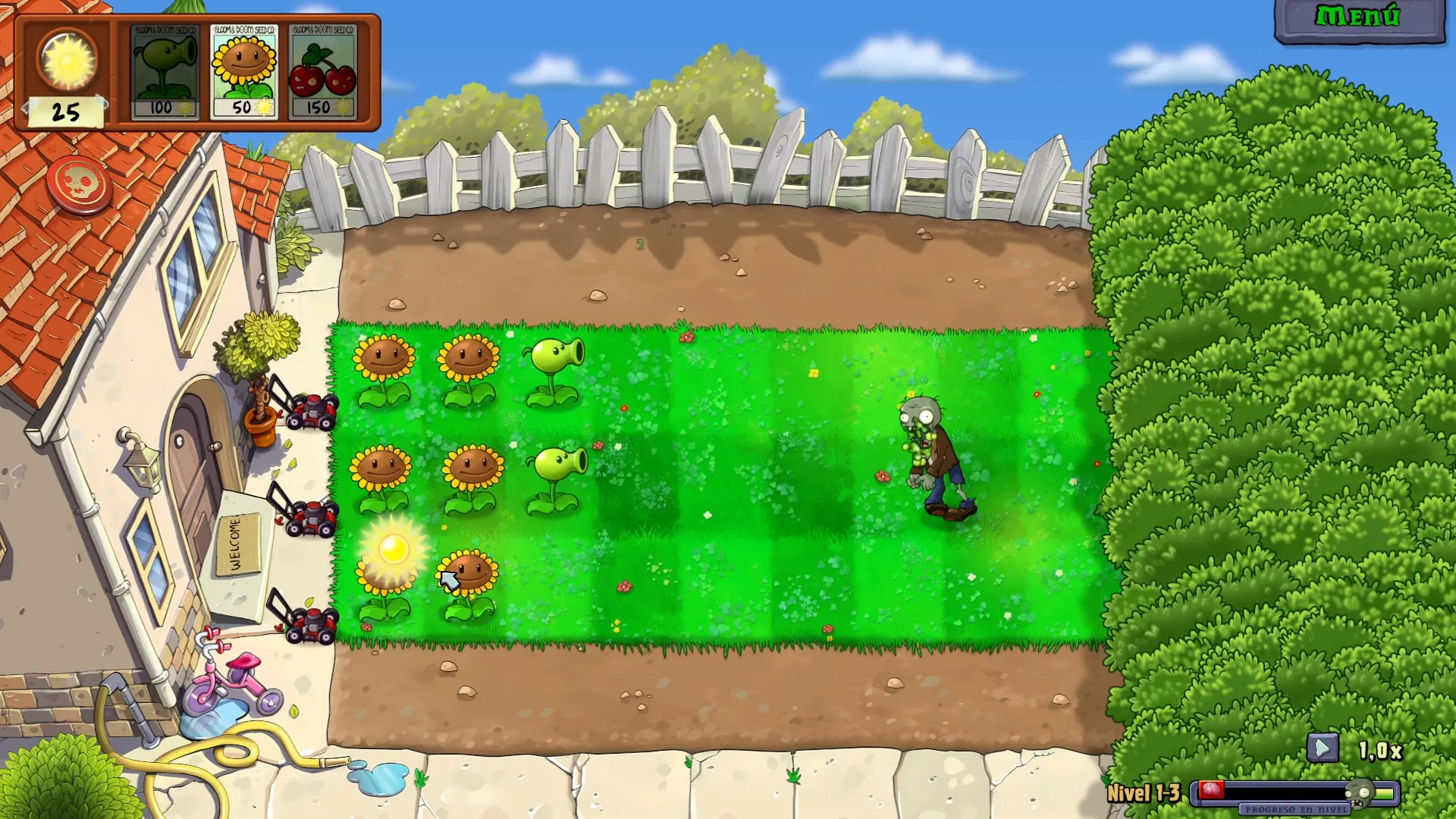1456x819 pixels.
Task: Select the Cherry Bomb seed packet
Action: tap(323, 72)
